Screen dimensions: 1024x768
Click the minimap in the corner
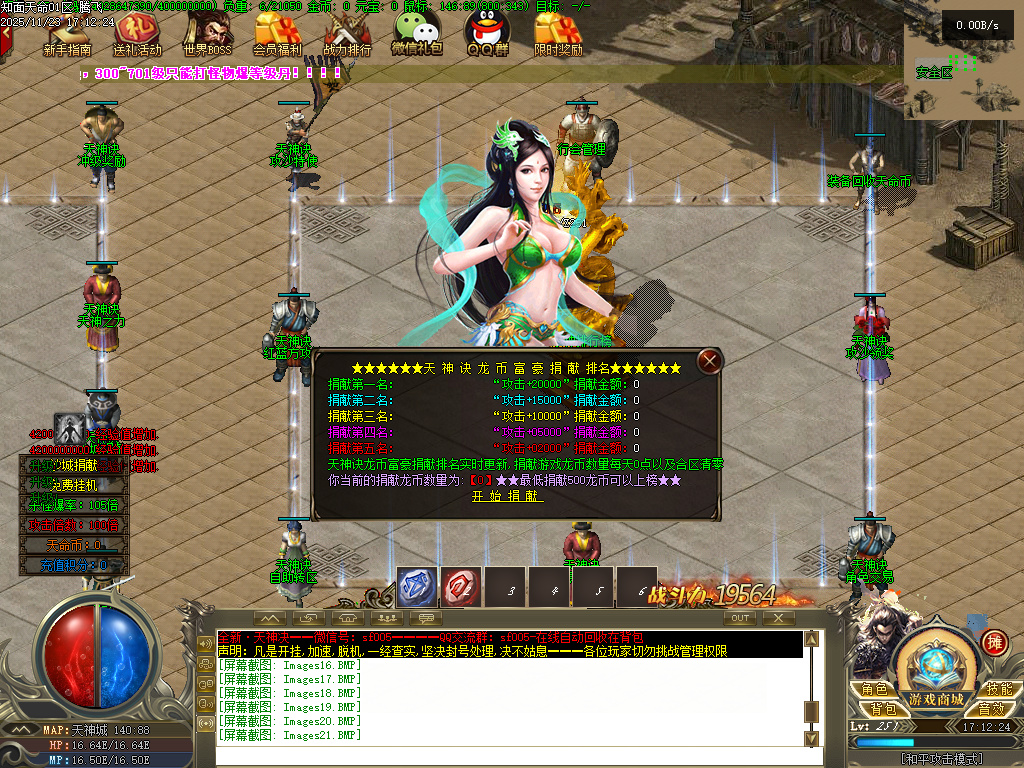(x=963, y=72)
